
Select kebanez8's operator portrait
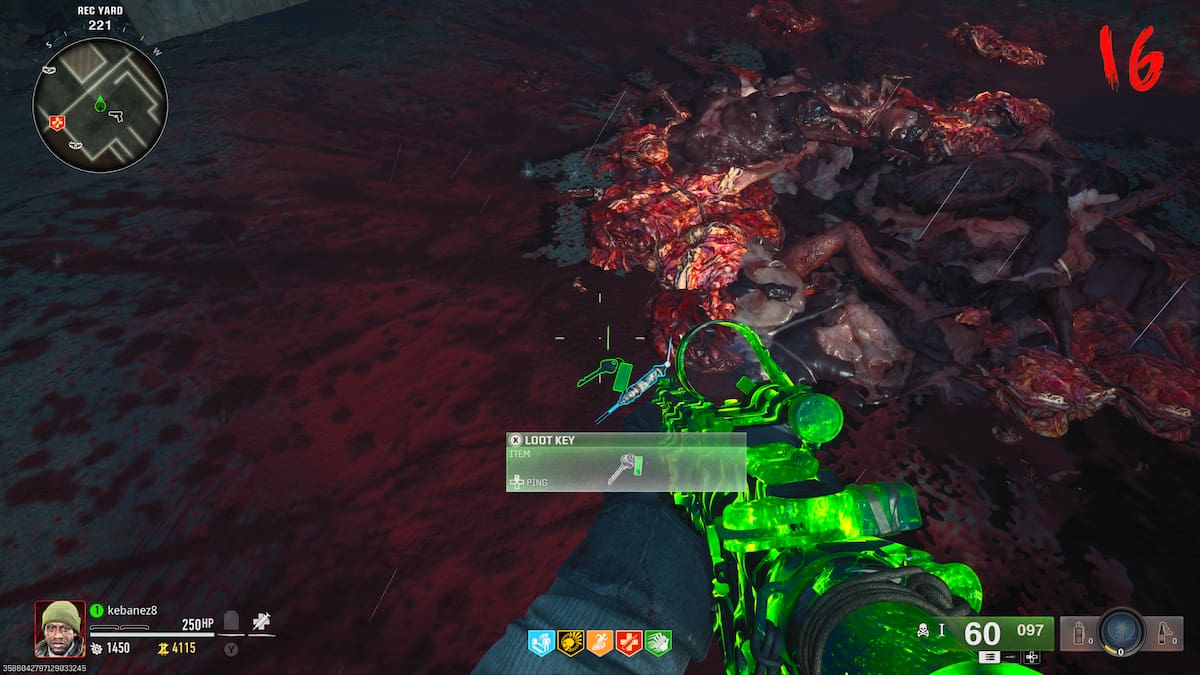[59, 629]
